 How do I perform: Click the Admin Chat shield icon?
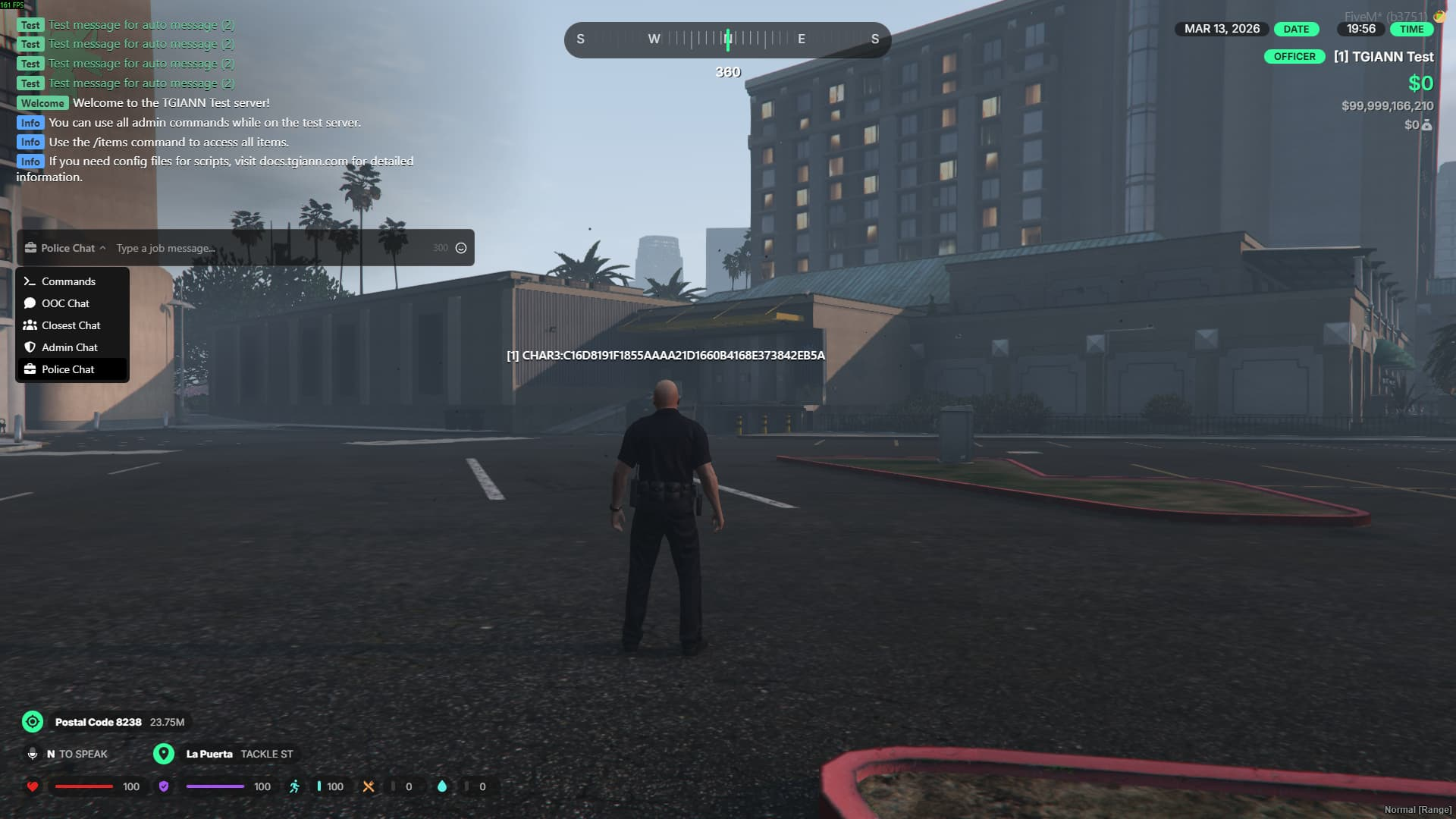(30, 347)
